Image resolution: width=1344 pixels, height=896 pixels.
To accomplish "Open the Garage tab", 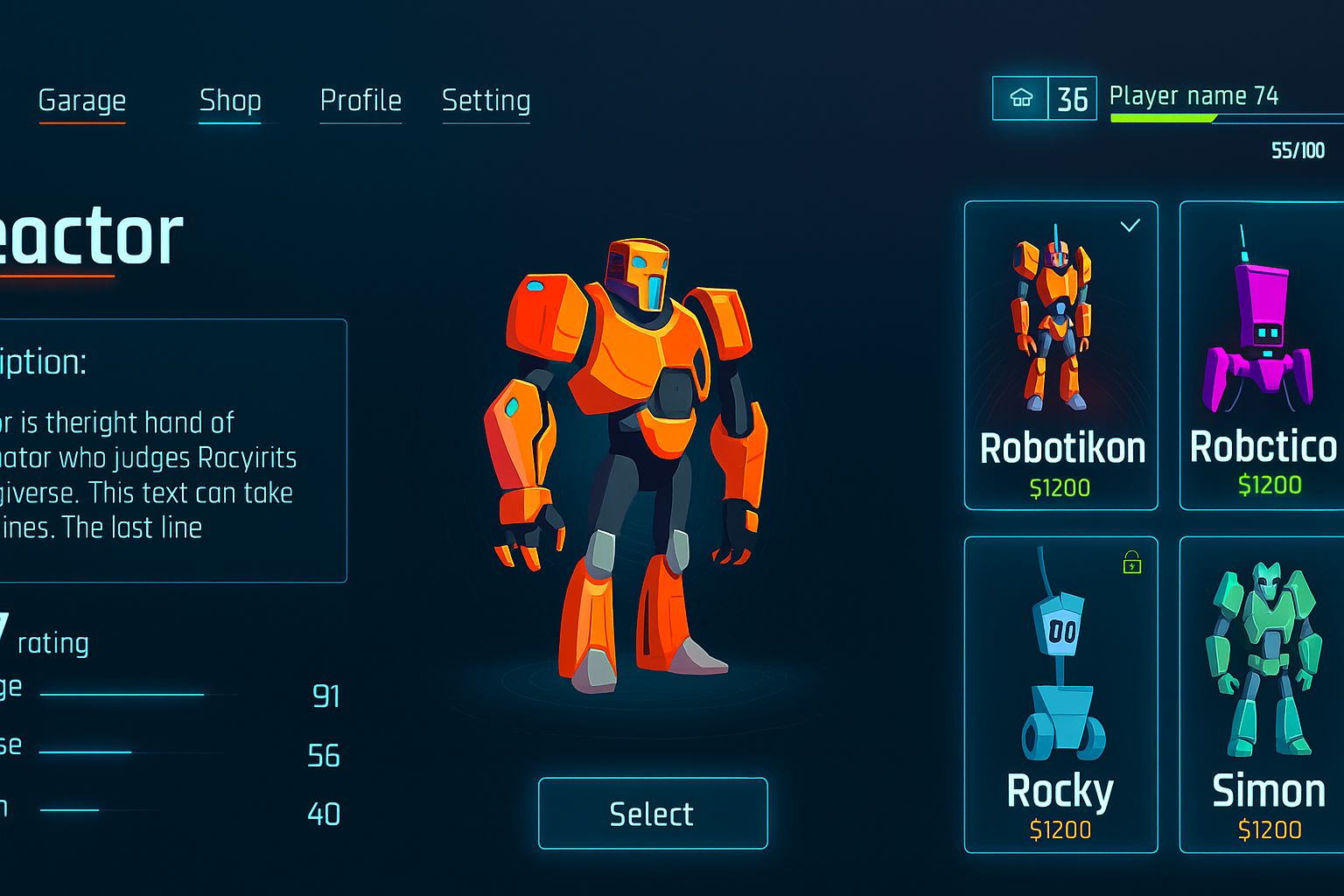I will pyautogui.click(x=82, y=101).
